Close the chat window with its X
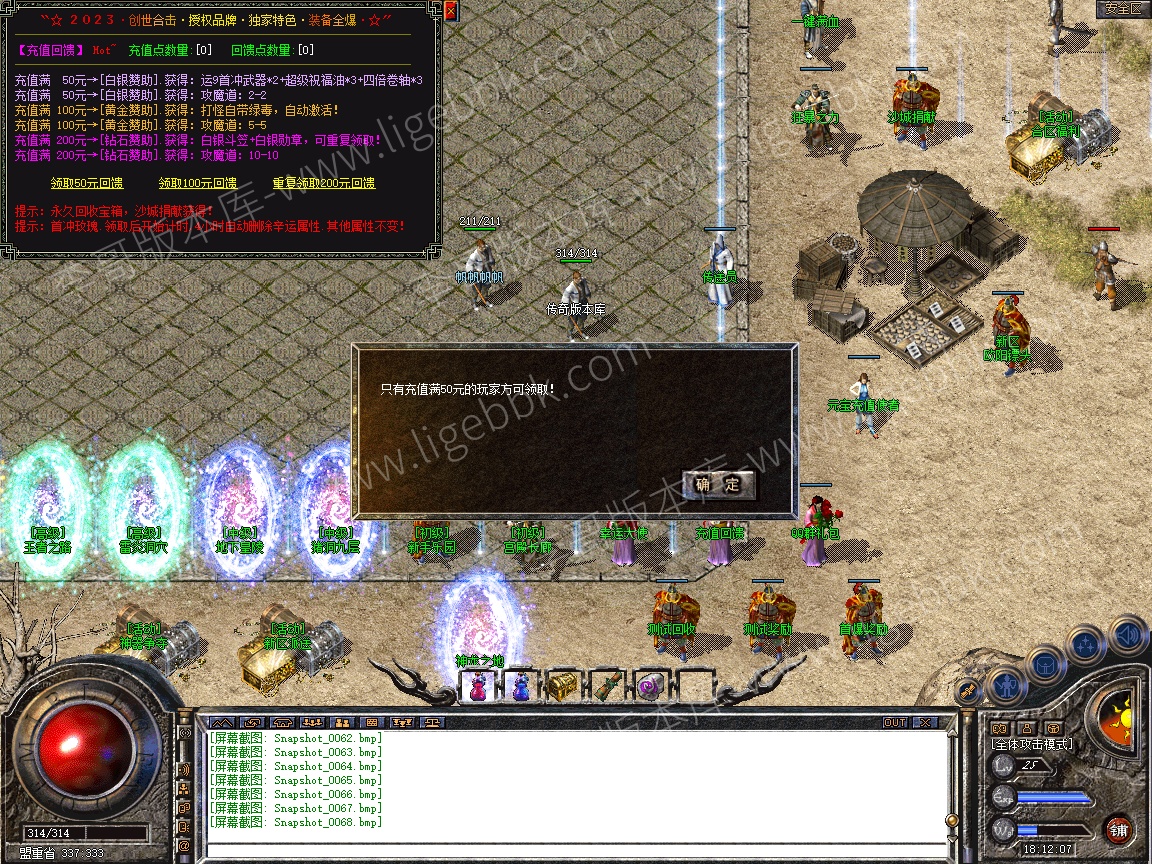 click(x=925, y=722)
